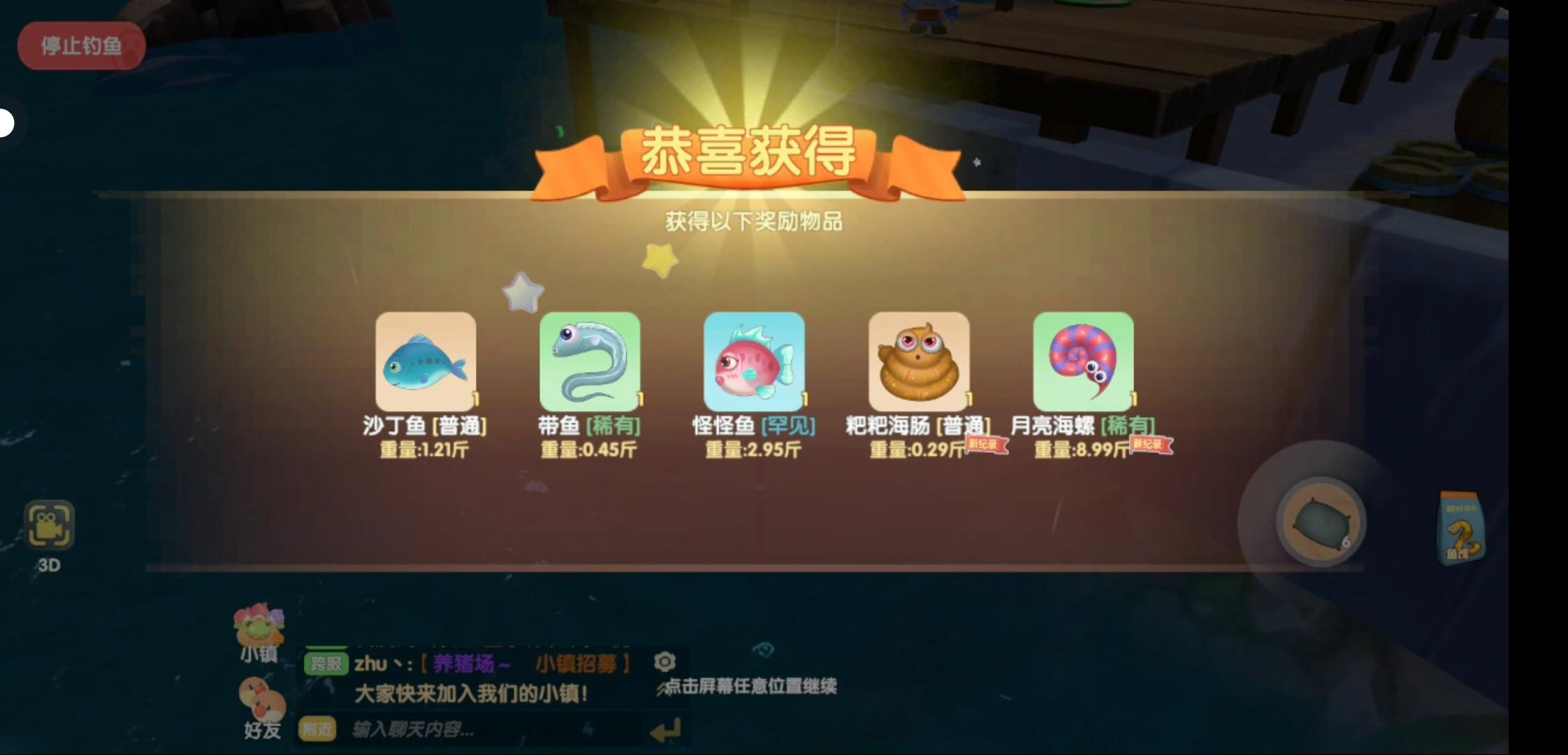The width and height of the screenshot is (1568, 755).
Task: View the 带鱼 reward thumbnail
Action: coord(590,362)
